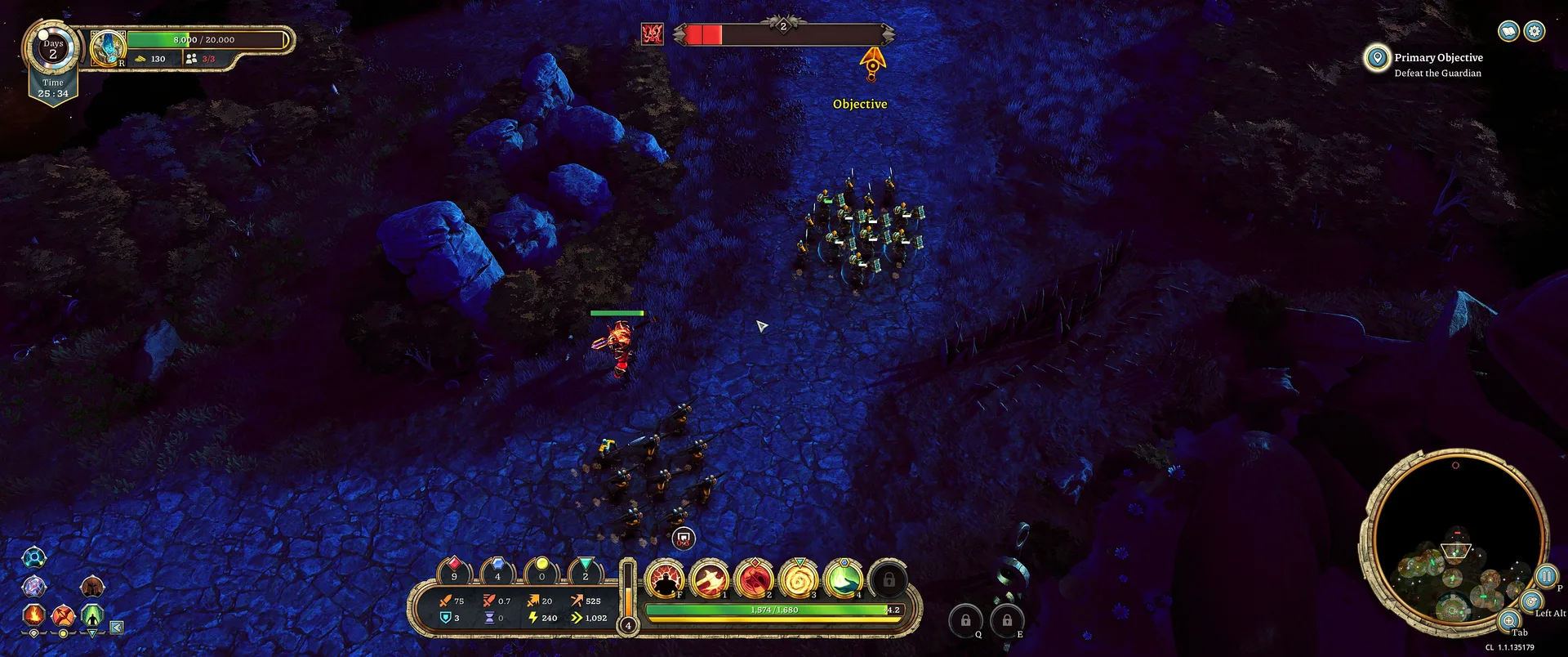The image size is (1568, 657).
Task: Cast the red whirlwind axe ability
Action: coord(755,579)
